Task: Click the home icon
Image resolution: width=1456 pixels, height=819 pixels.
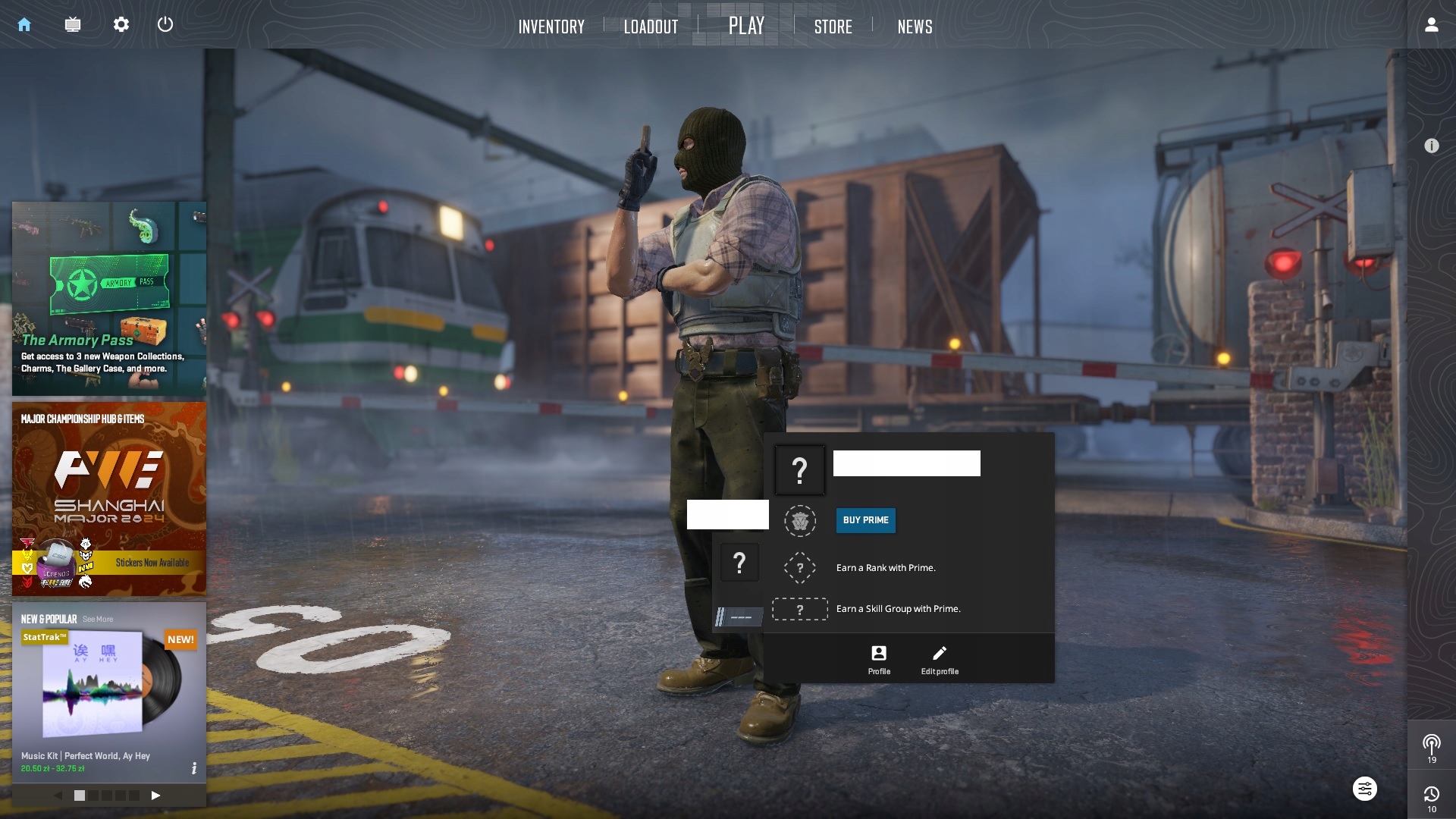Action: tap(24, 24)
